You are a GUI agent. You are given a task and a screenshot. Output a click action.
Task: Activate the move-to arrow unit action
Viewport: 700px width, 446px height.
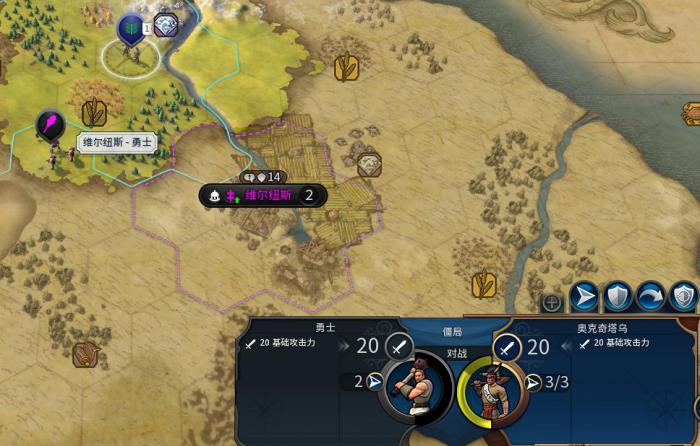(x=586, y=295)
